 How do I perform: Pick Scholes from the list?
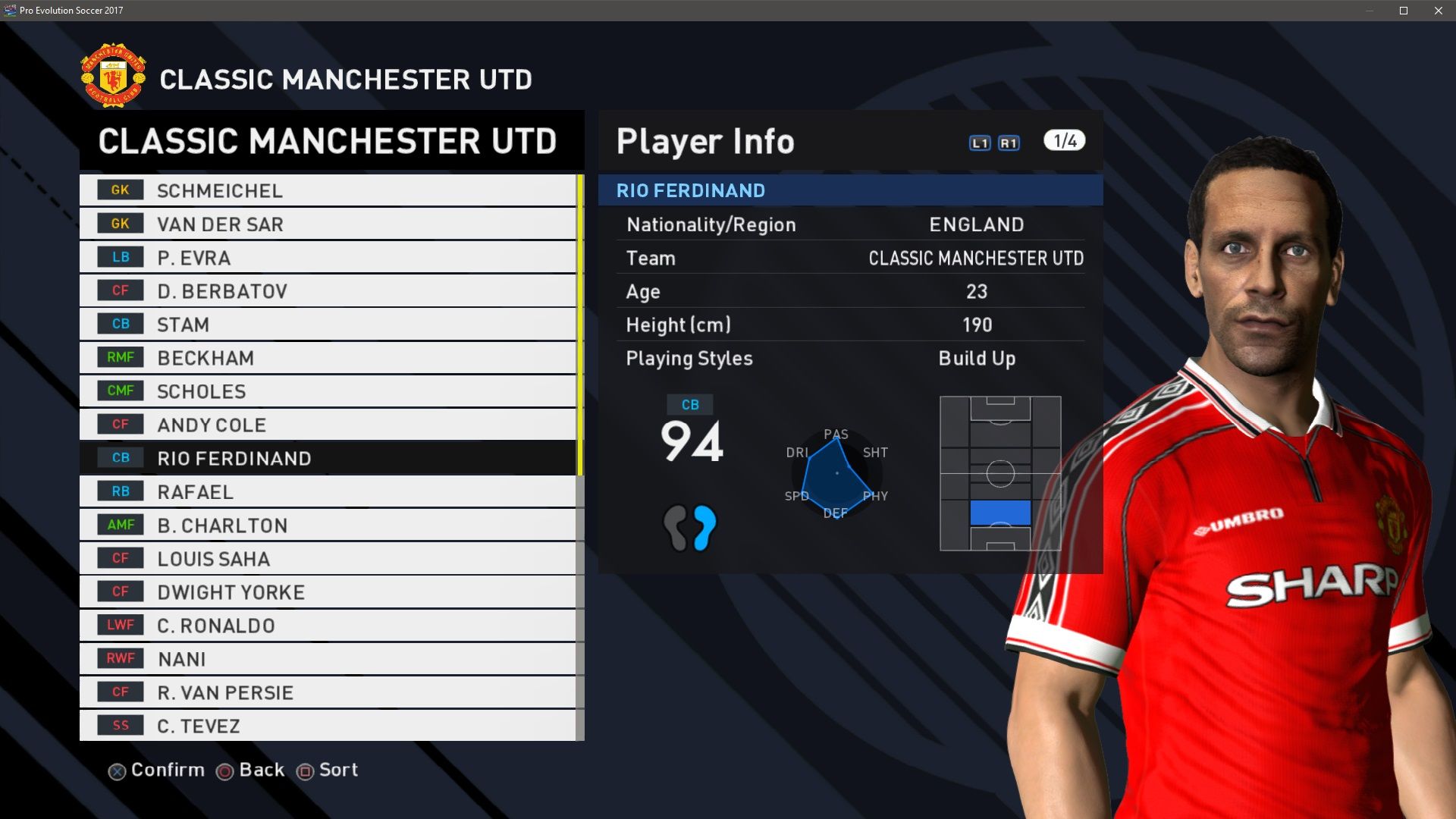(x=328, y=391)
